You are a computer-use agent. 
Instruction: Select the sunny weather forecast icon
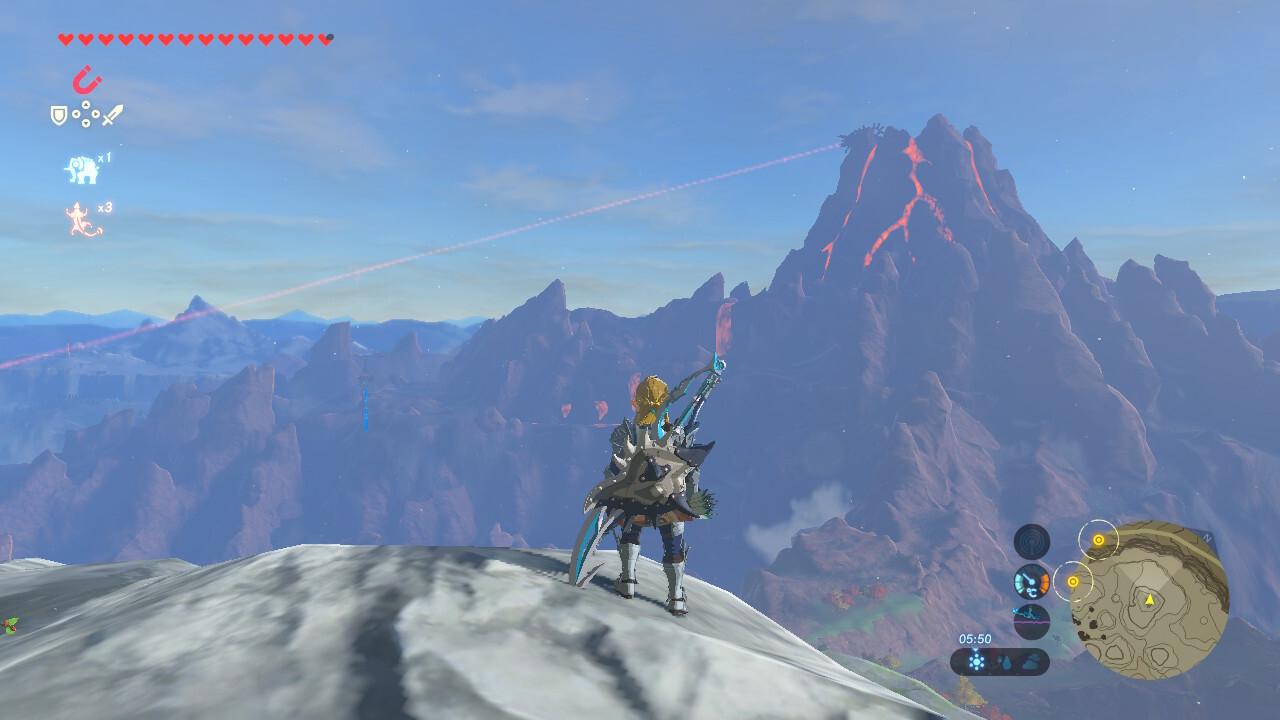977,661
